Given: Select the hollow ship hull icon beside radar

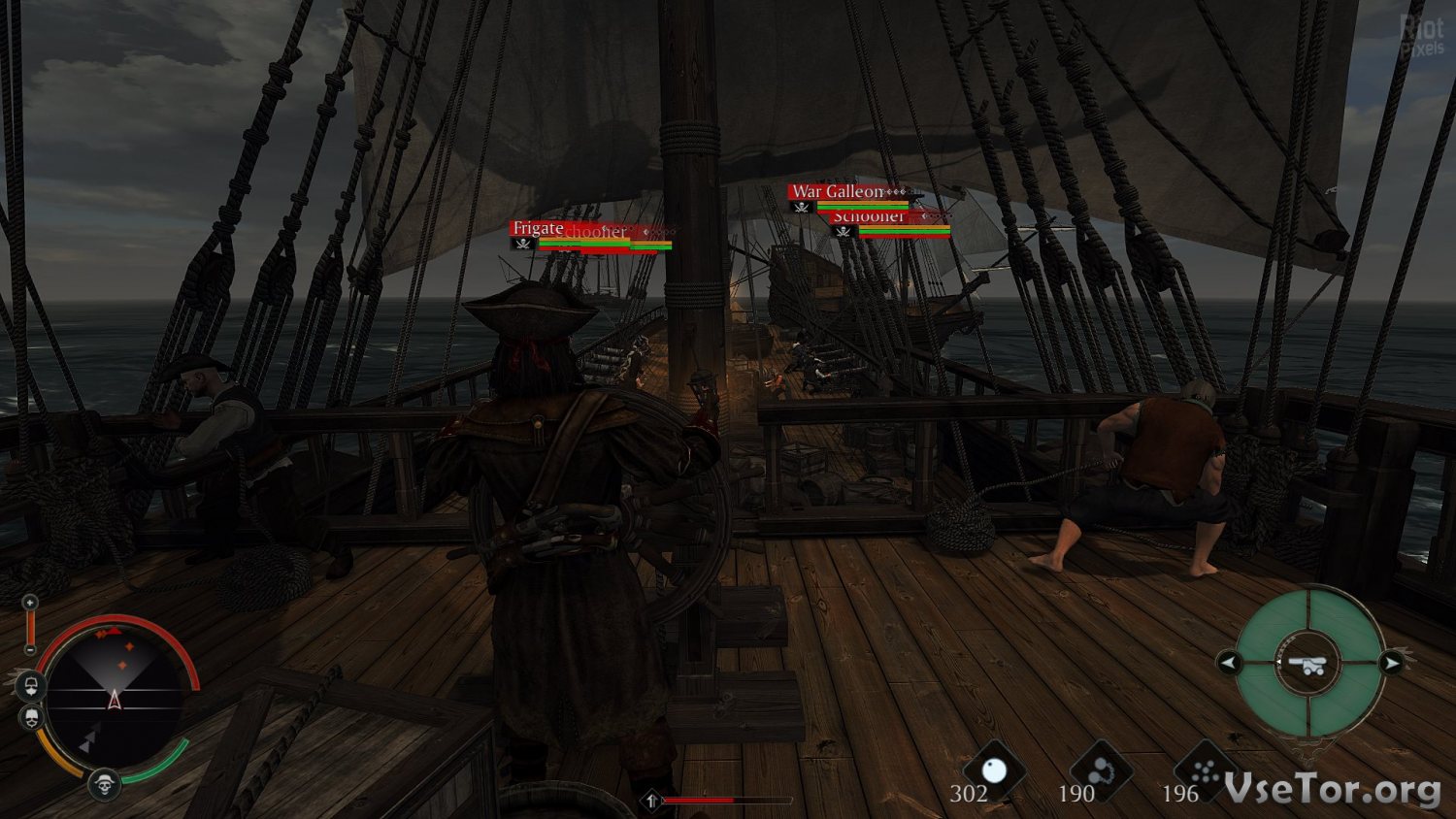Looking at the screenshot, I should click(31, 687).
